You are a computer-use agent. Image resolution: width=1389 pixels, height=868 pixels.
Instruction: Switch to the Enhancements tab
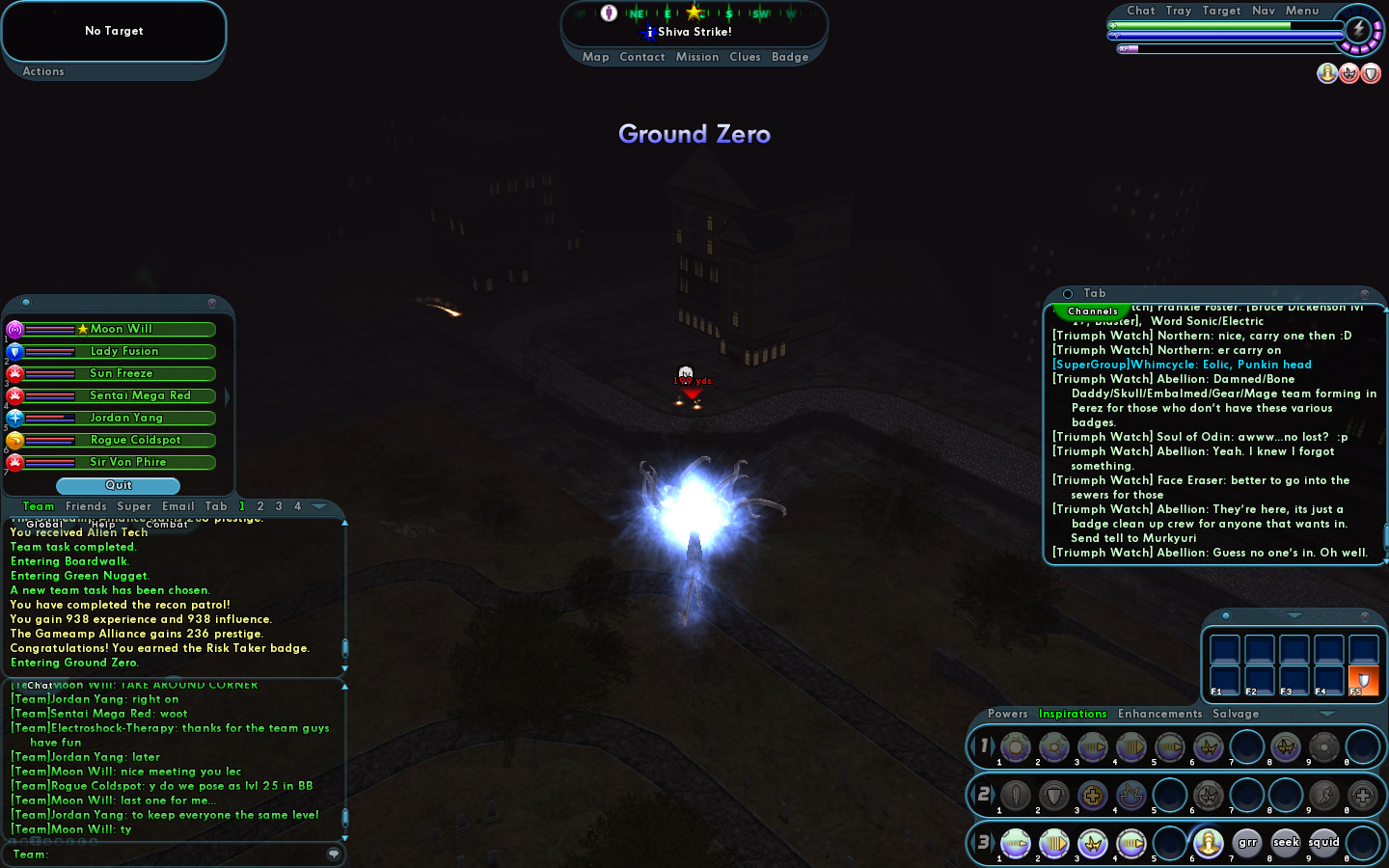(1159, 714)
